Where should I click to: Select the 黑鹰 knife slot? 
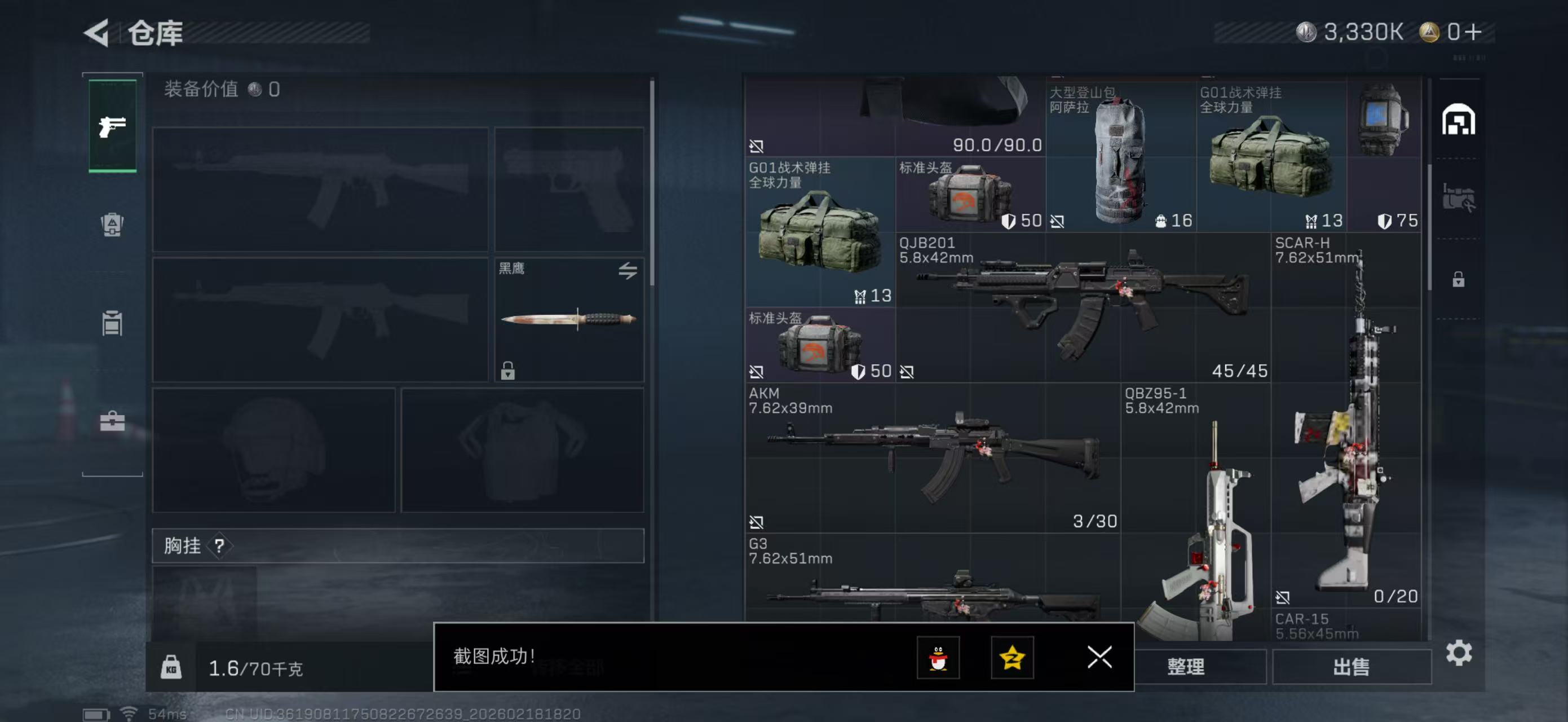point(568,320)
